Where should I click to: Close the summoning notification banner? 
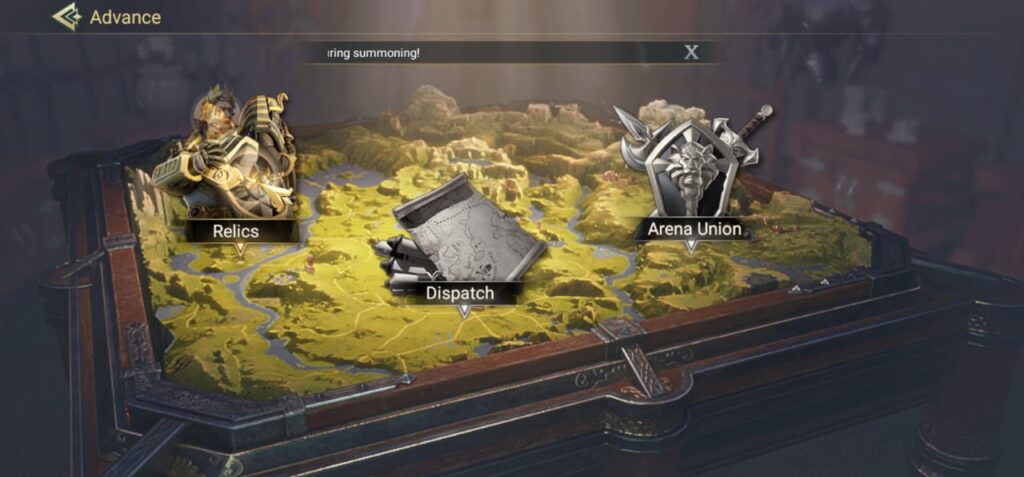coord(691,53)
